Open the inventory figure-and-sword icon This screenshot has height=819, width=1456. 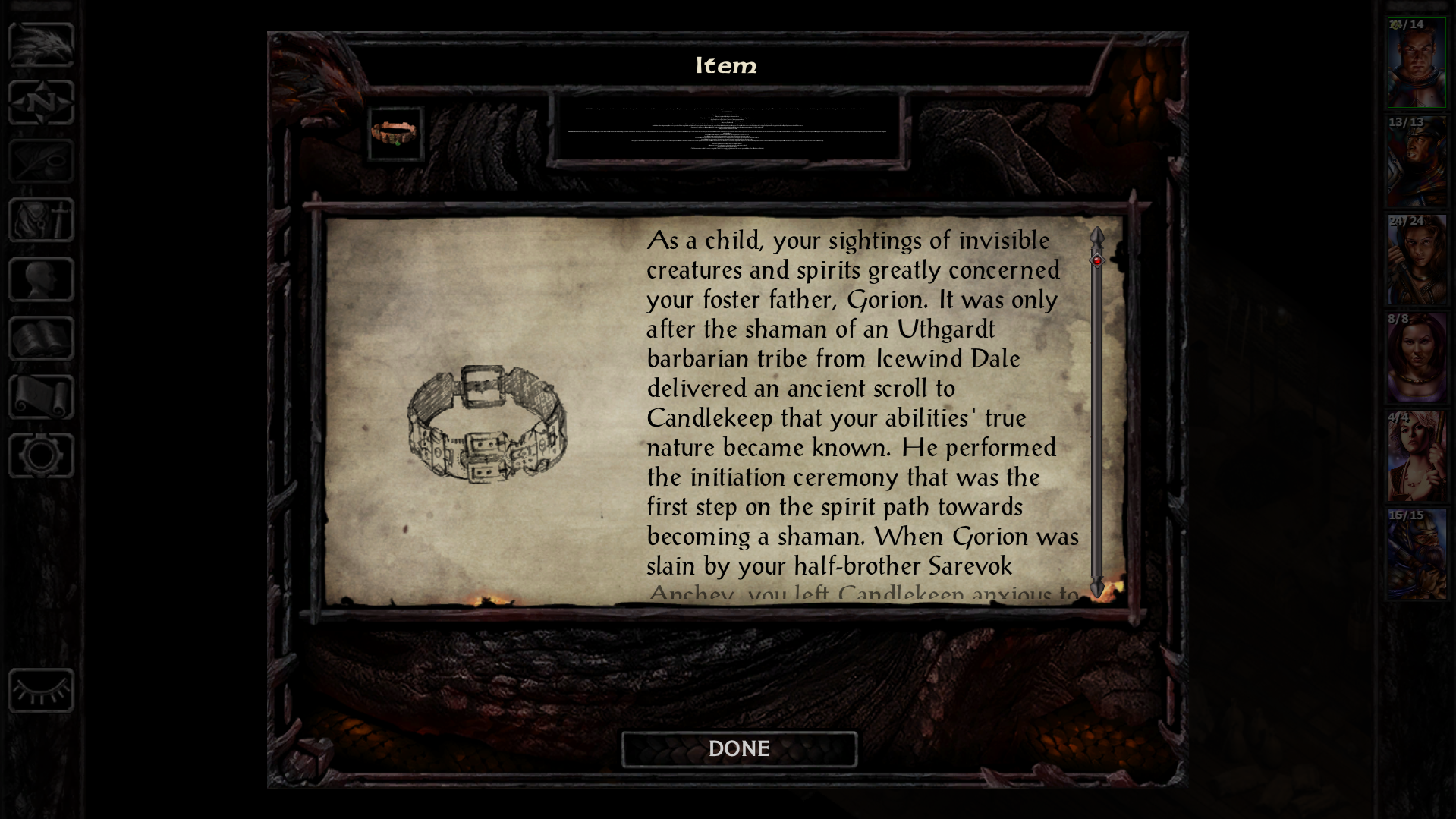(x=41, y=220)
